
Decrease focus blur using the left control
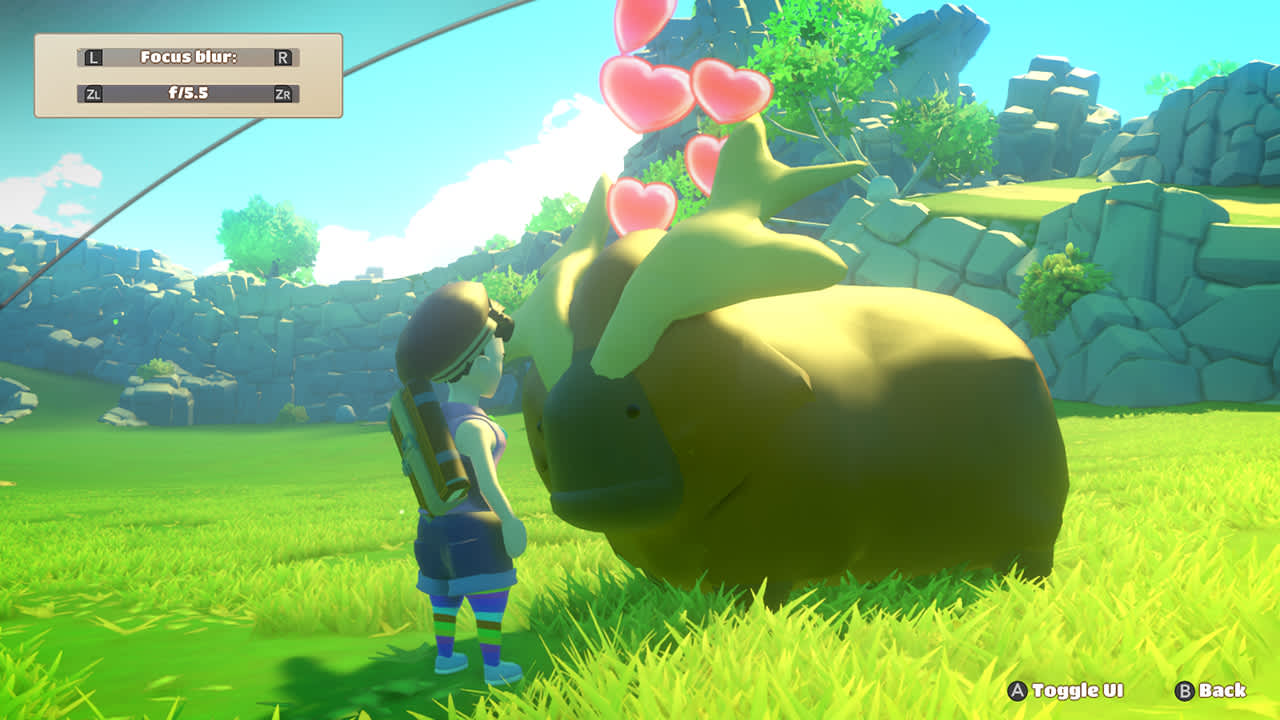click(x=95, y=57)
